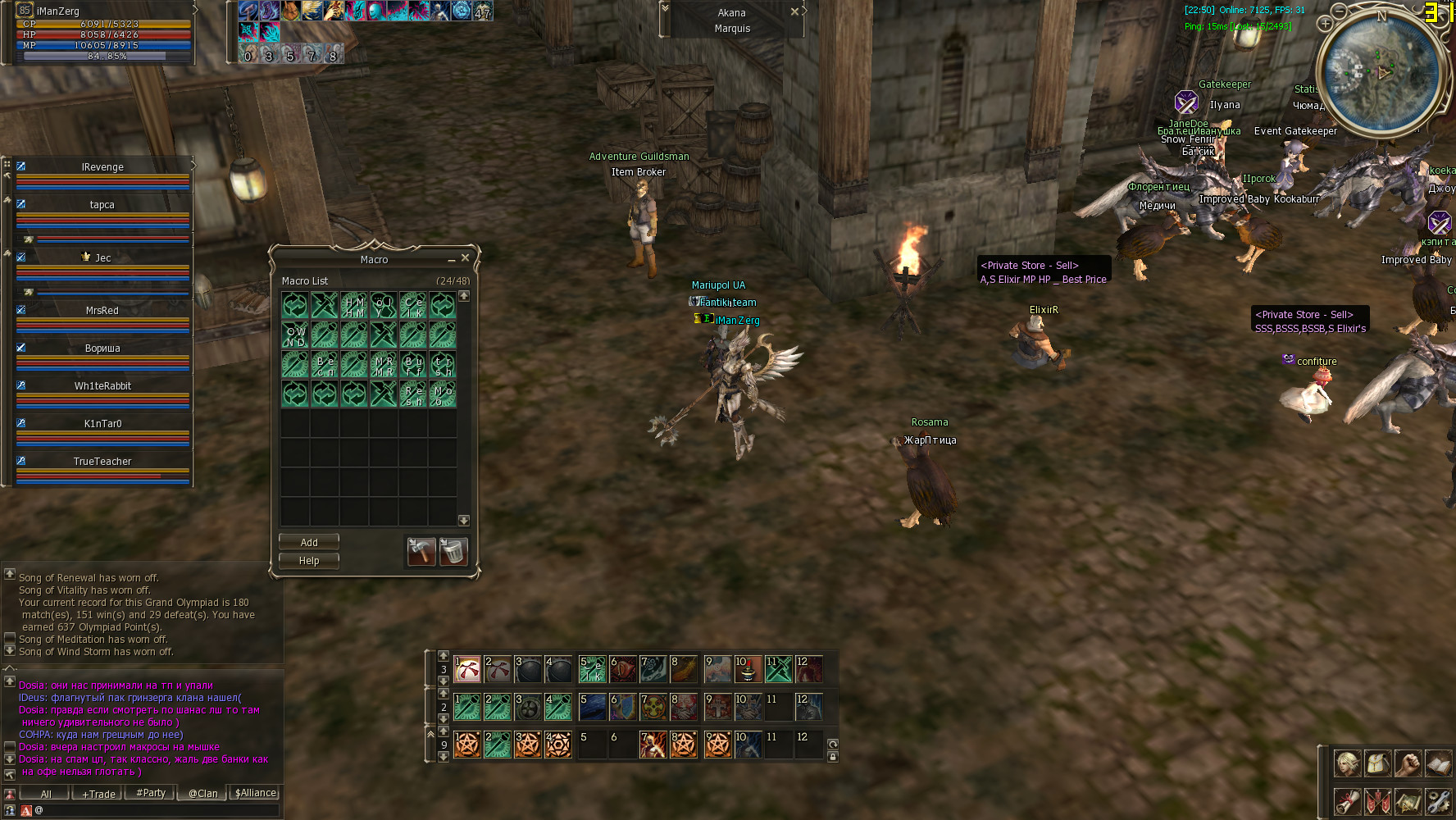The width and height of the screenshot is (1456, 820).
Task: Zoom out the minimap
Action: [x=1339, y=11]
